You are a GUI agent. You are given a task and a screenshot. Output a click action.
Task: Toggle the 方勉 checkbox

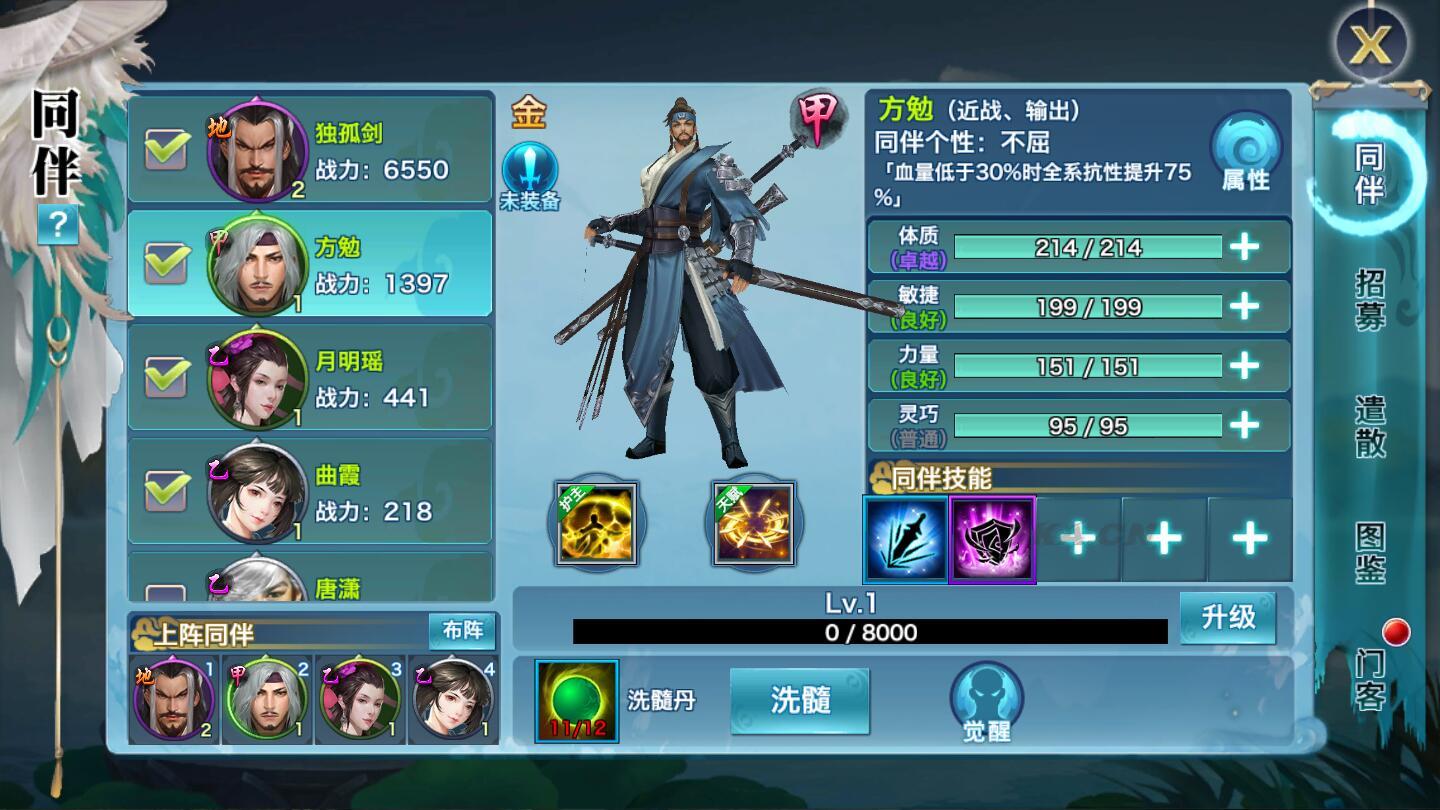click(x=167, y=263)
